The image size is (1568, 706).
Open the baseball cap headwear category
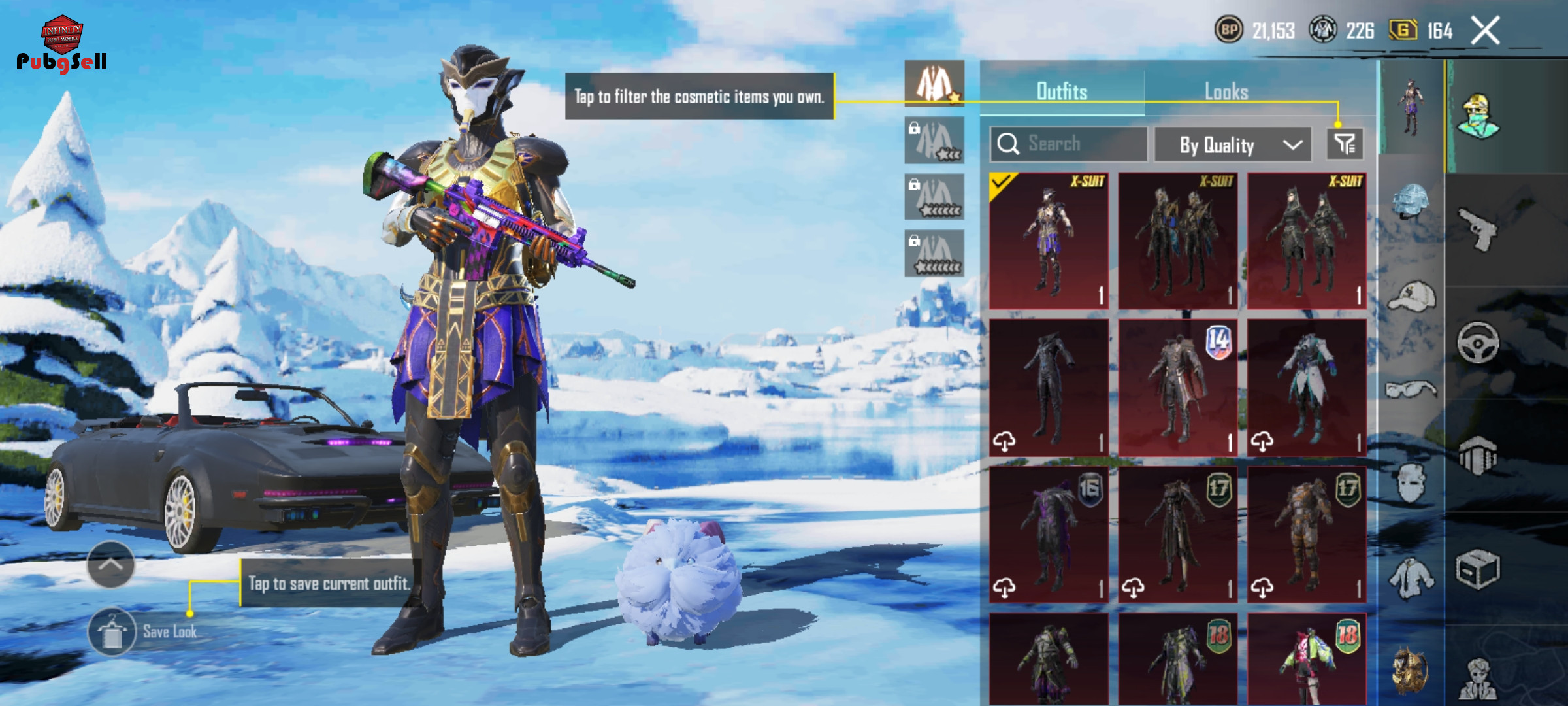click(x=1411, y=297)
